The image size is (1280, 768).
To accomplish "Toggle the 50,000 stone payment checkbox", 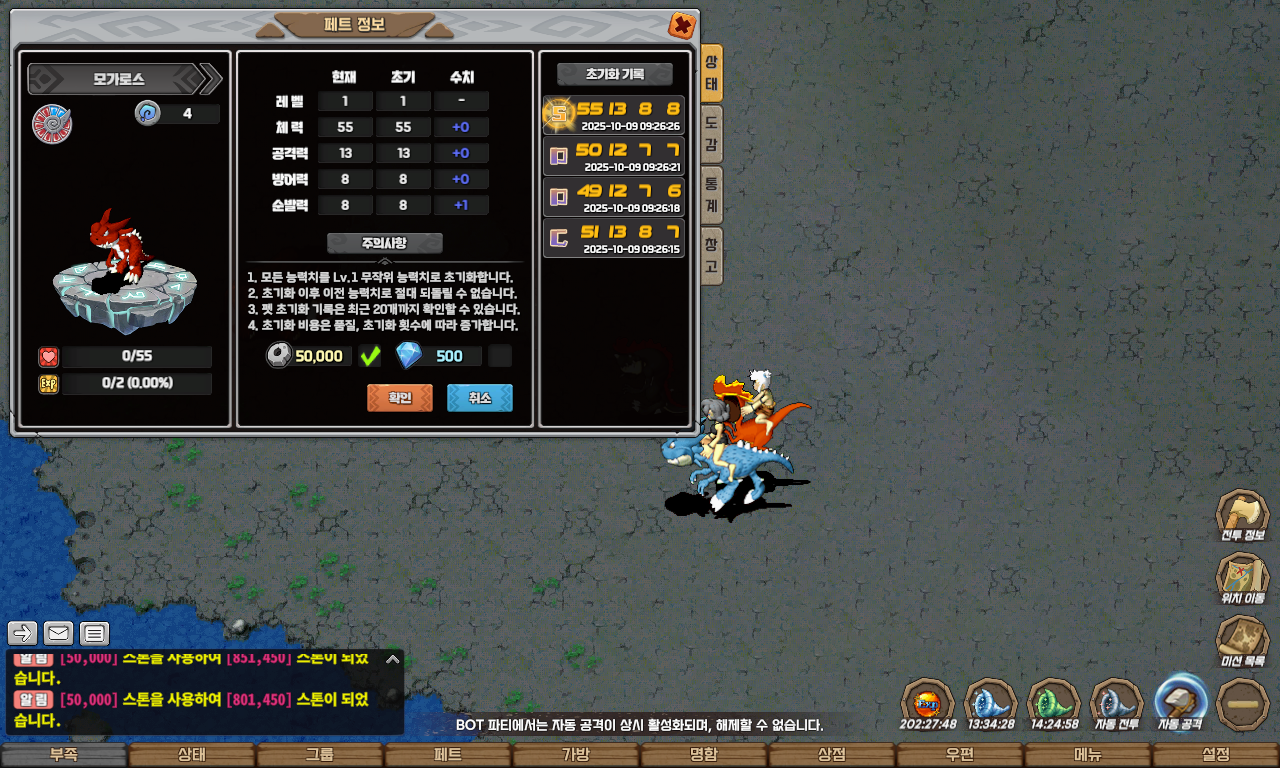I will pyautogui.click(x=370, y=356).
